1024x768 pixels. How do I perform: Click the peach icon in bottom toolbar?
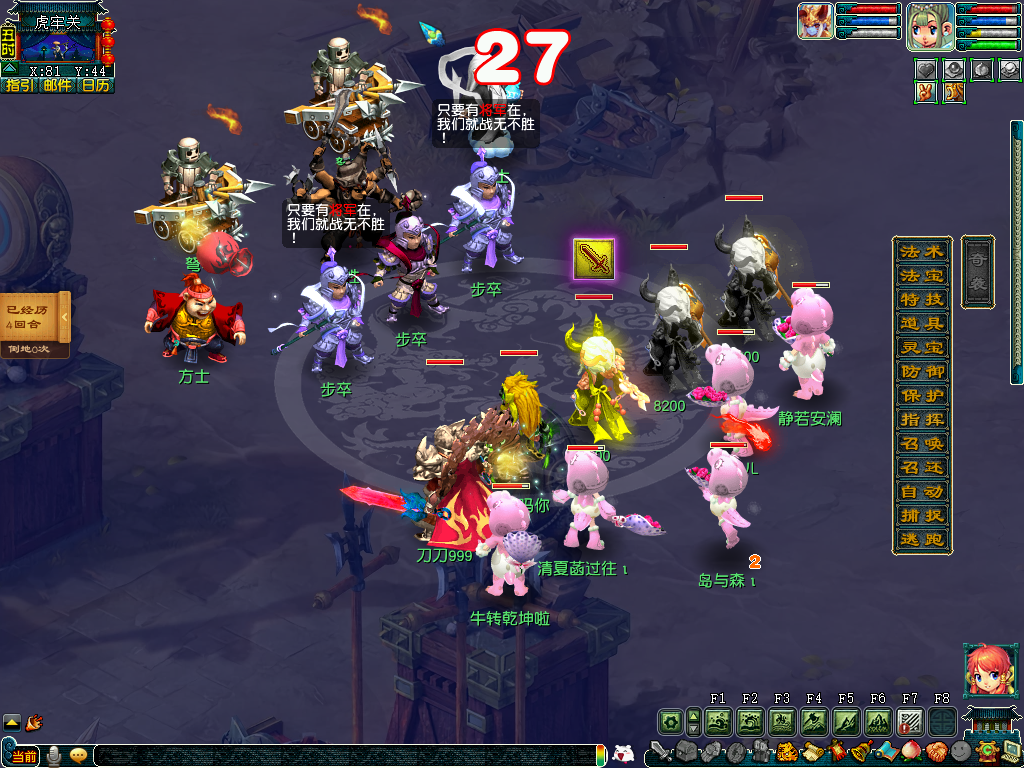pos(911,751)
